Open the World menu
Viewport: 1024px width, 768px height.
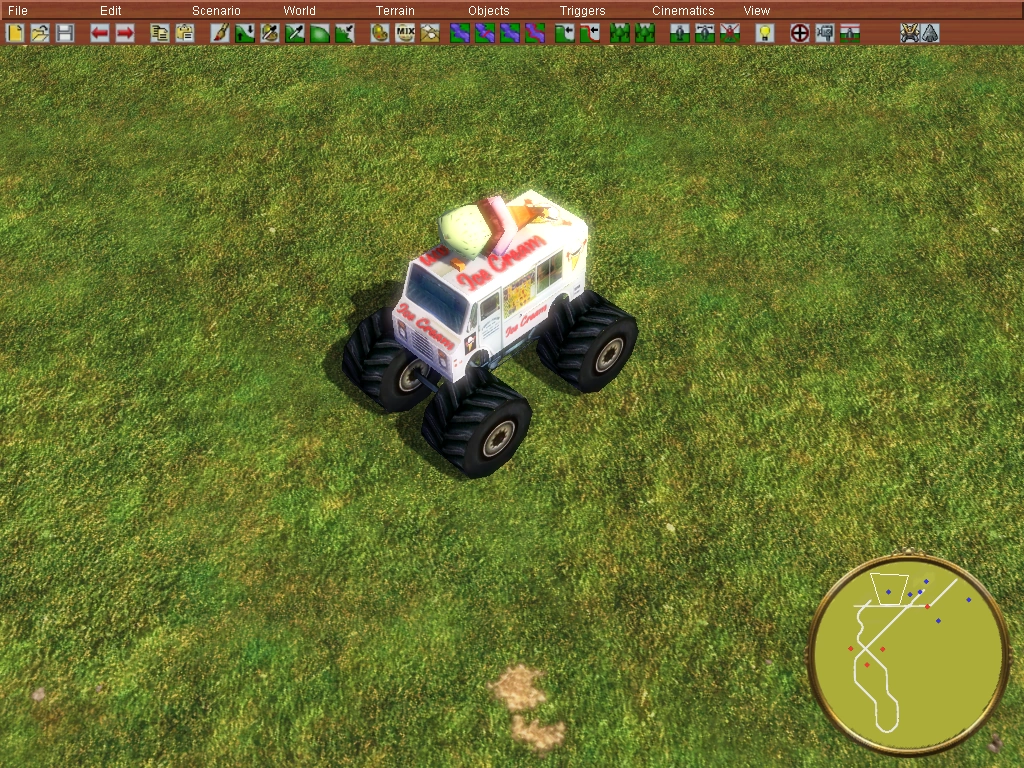(x=299, y=11)
